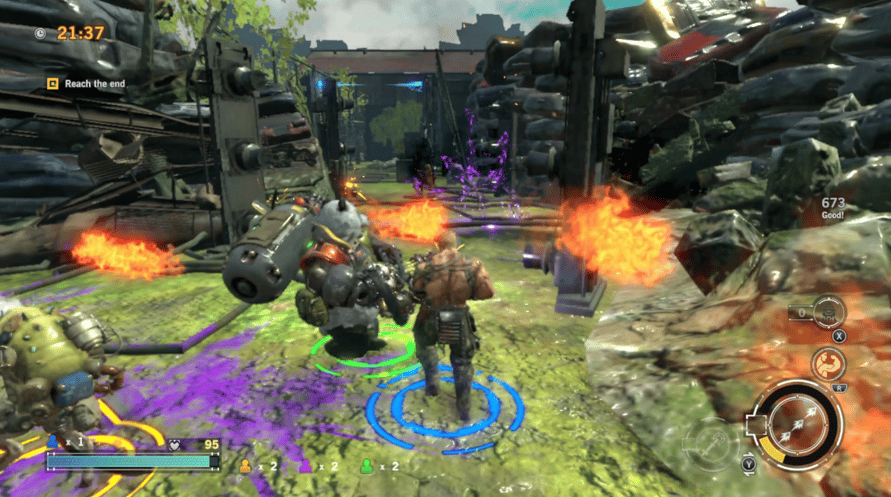Click the orange player icon
The image size is (891, 497).
(x=243, y=464)
